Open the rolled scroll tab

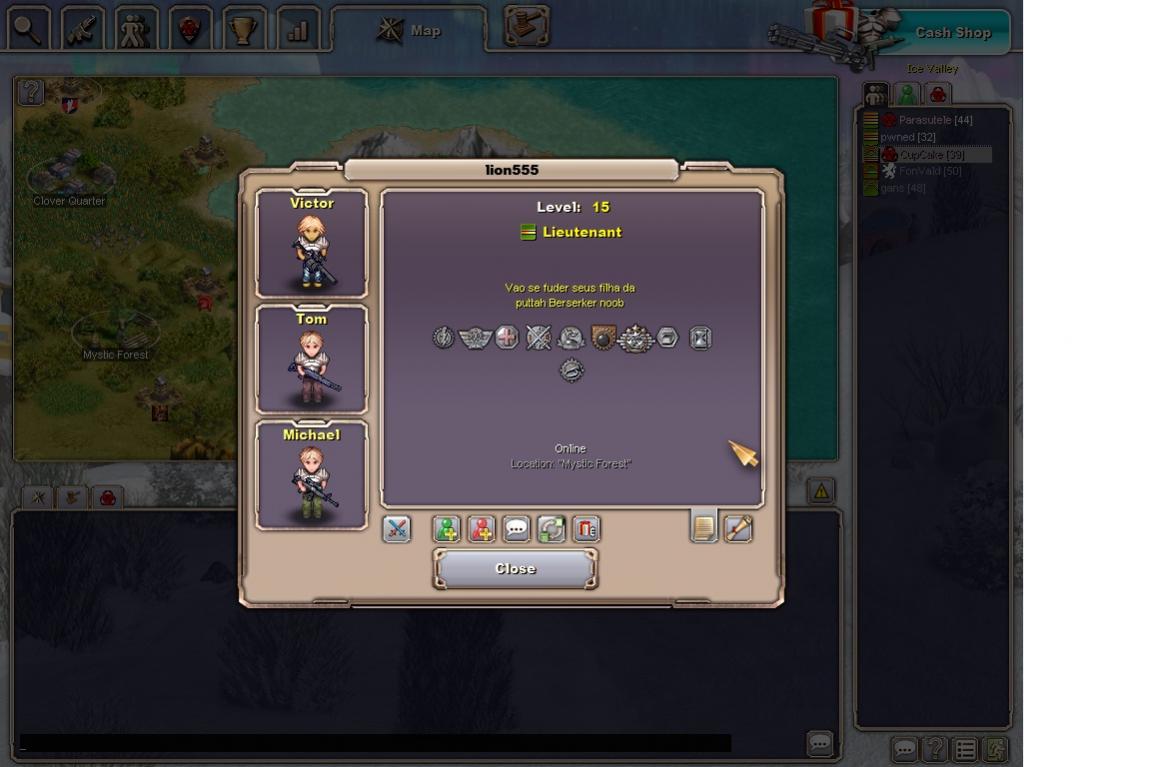[x=738, y=527]
